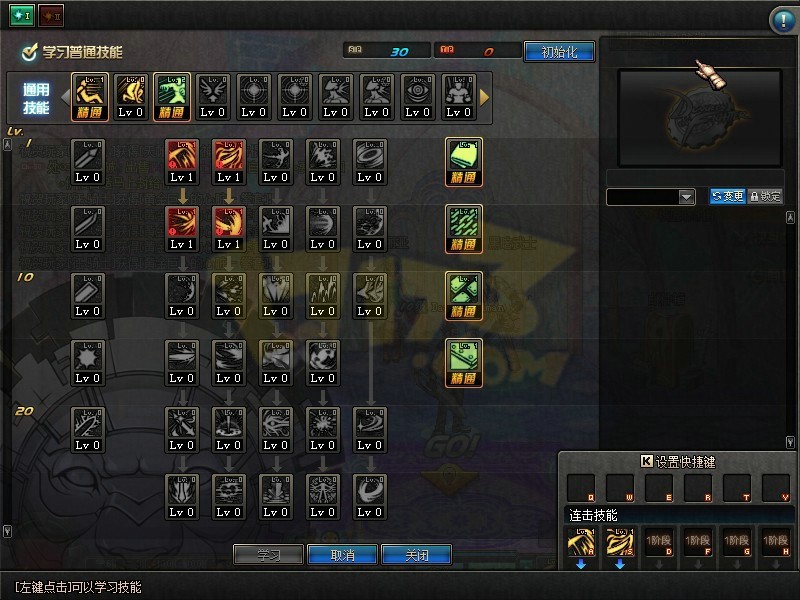Viewport: 800px width, 600px height.
Task: Choose the first red Lv 1 skill icon
Action: click(182, 161)
